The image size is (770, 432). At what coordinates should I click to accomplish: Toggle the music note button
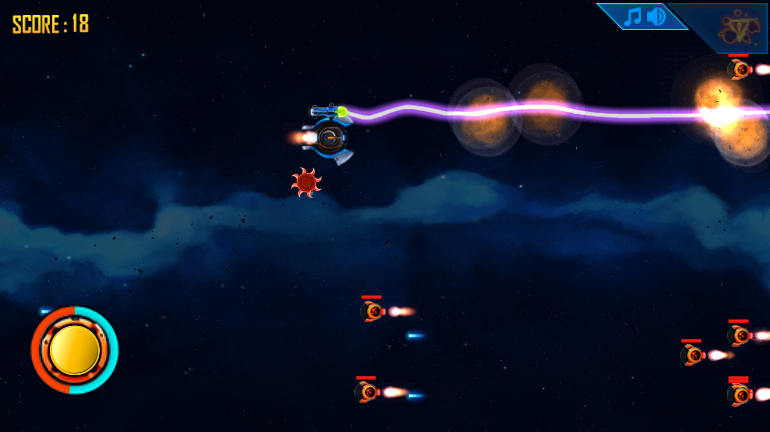pos(632,17)
